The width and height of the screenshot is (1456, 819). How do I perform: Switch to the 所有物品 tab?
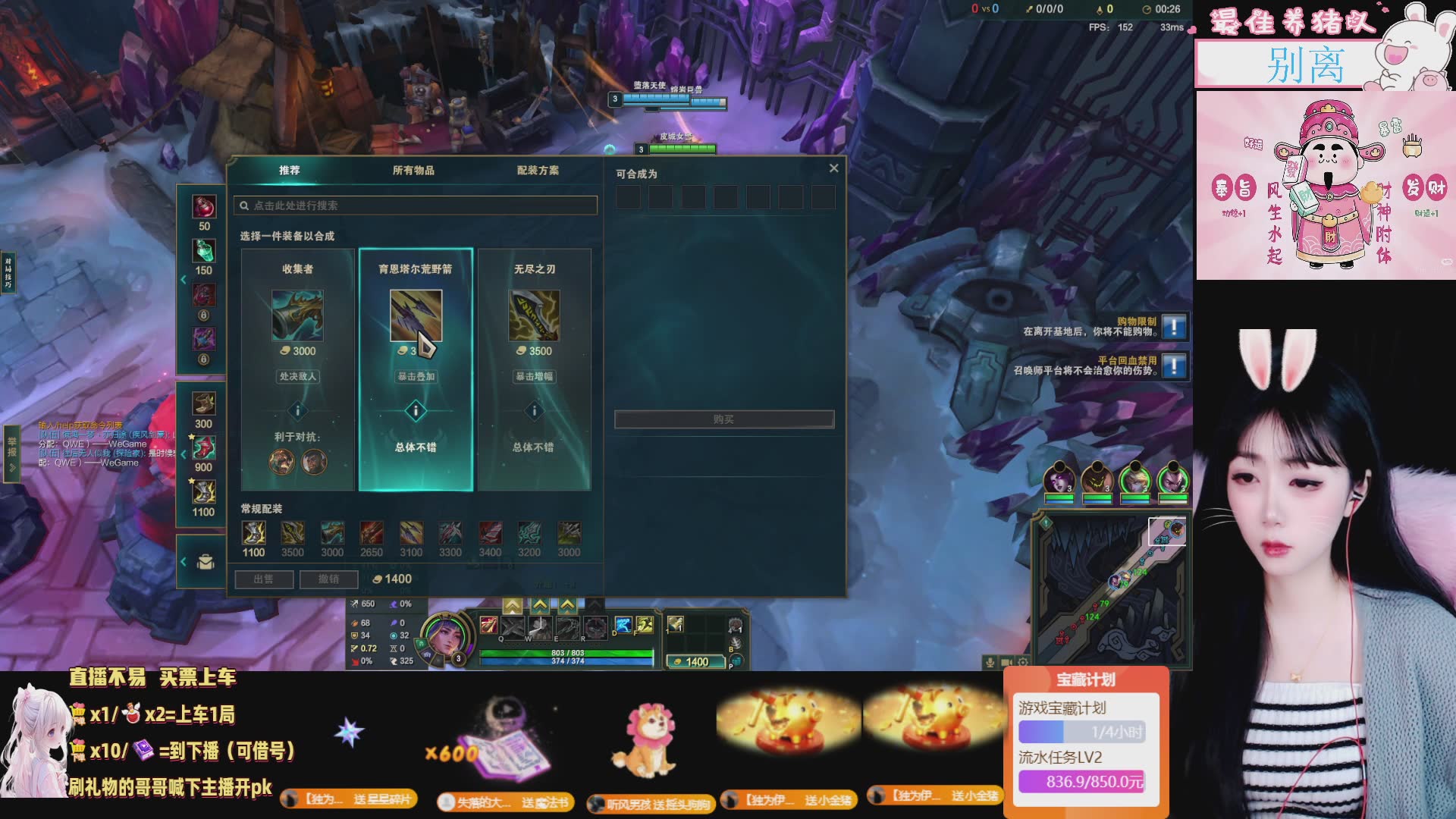[x=413, y=171]
